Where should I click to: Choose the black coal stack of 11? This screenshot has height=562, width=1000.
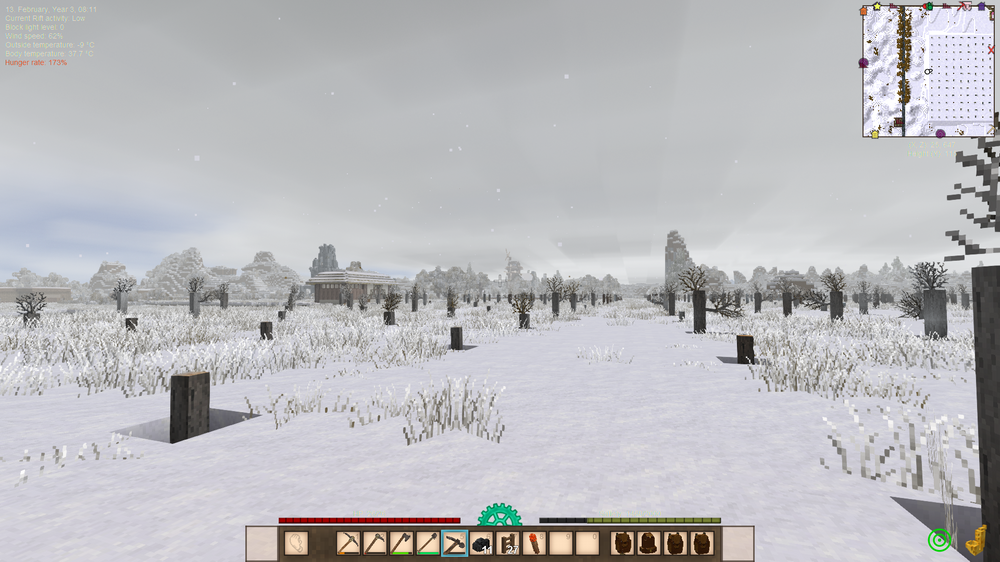[482, 544]
